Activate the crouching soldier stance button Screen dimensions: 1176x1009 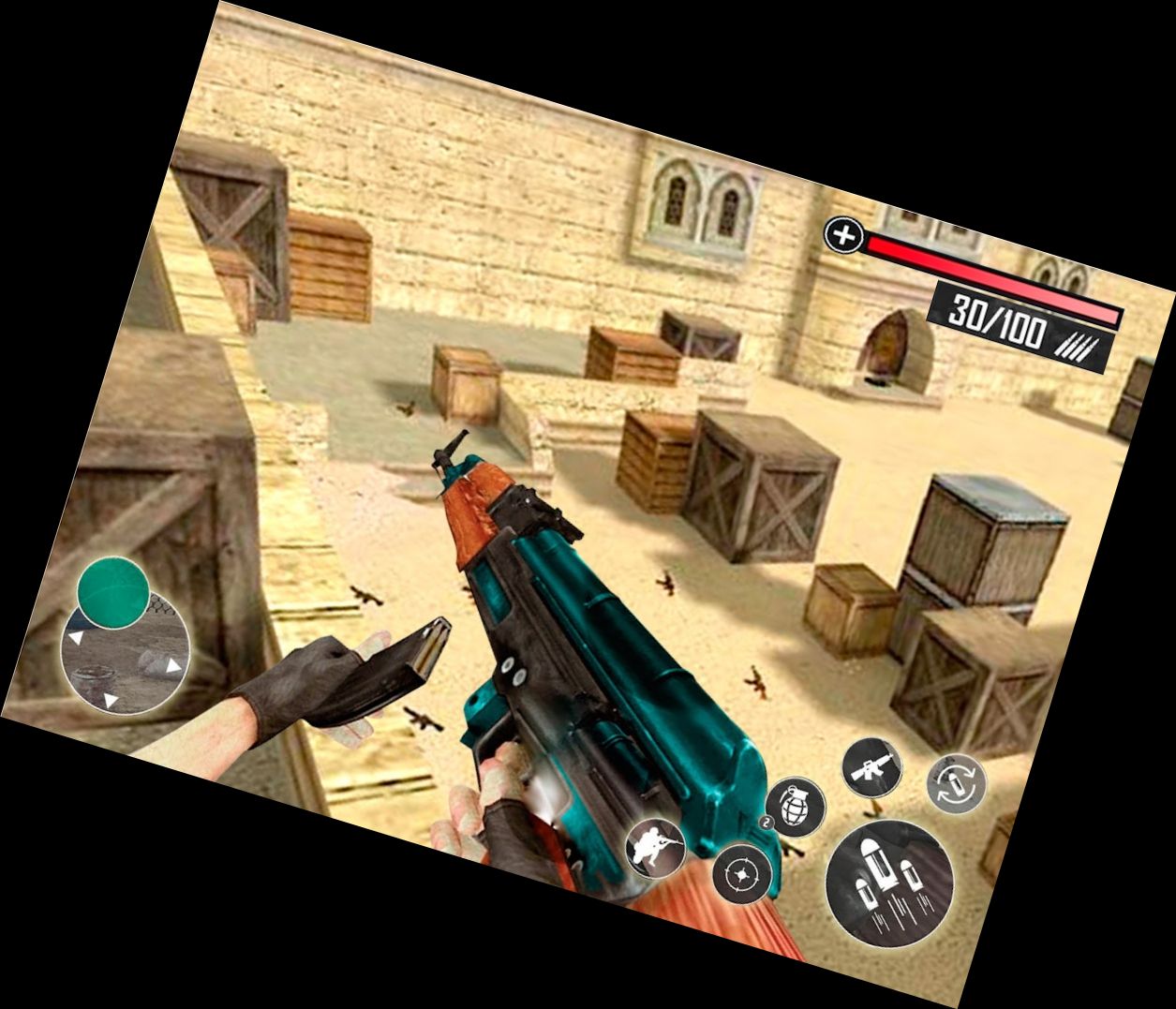pyautogui.click(x=655, y=847)
